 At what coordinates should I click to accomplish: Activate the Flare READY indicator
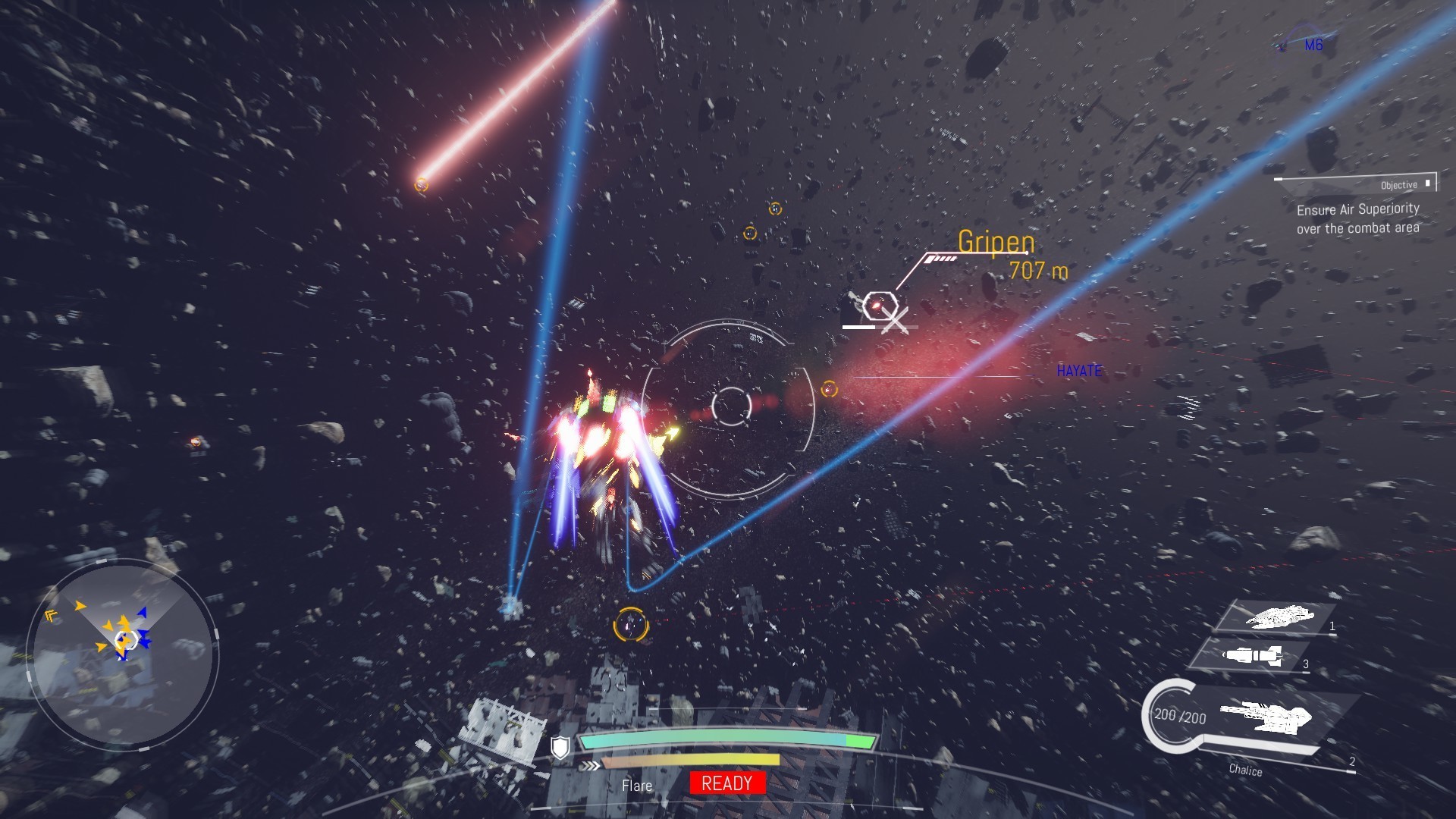pyautogui.click(x=727, y=783)
